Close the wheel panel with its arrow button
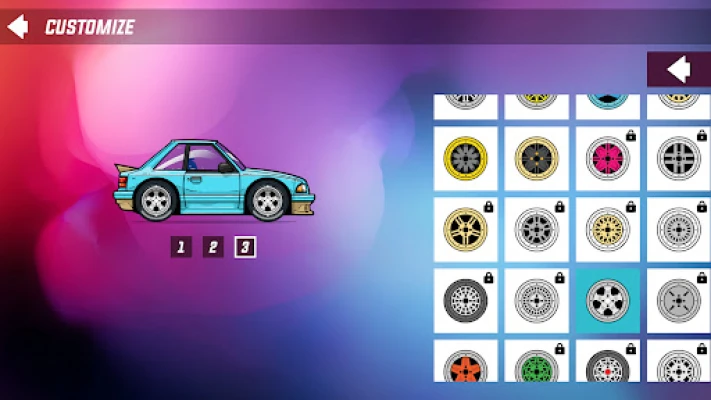The image size is (711, 400). click(679, 69)
